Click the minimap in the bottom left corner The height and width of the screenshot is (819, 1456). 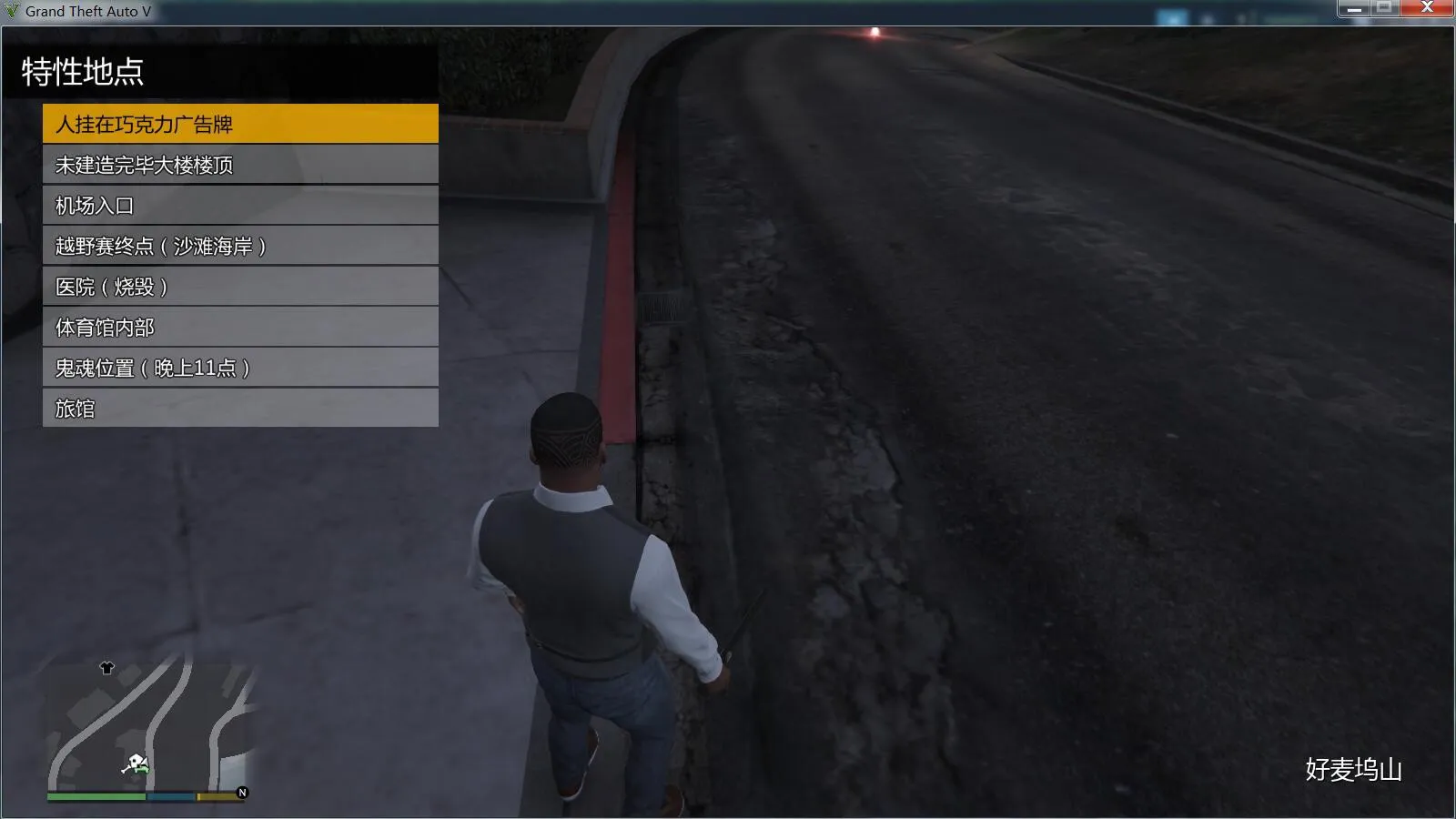tap(150, 728)
